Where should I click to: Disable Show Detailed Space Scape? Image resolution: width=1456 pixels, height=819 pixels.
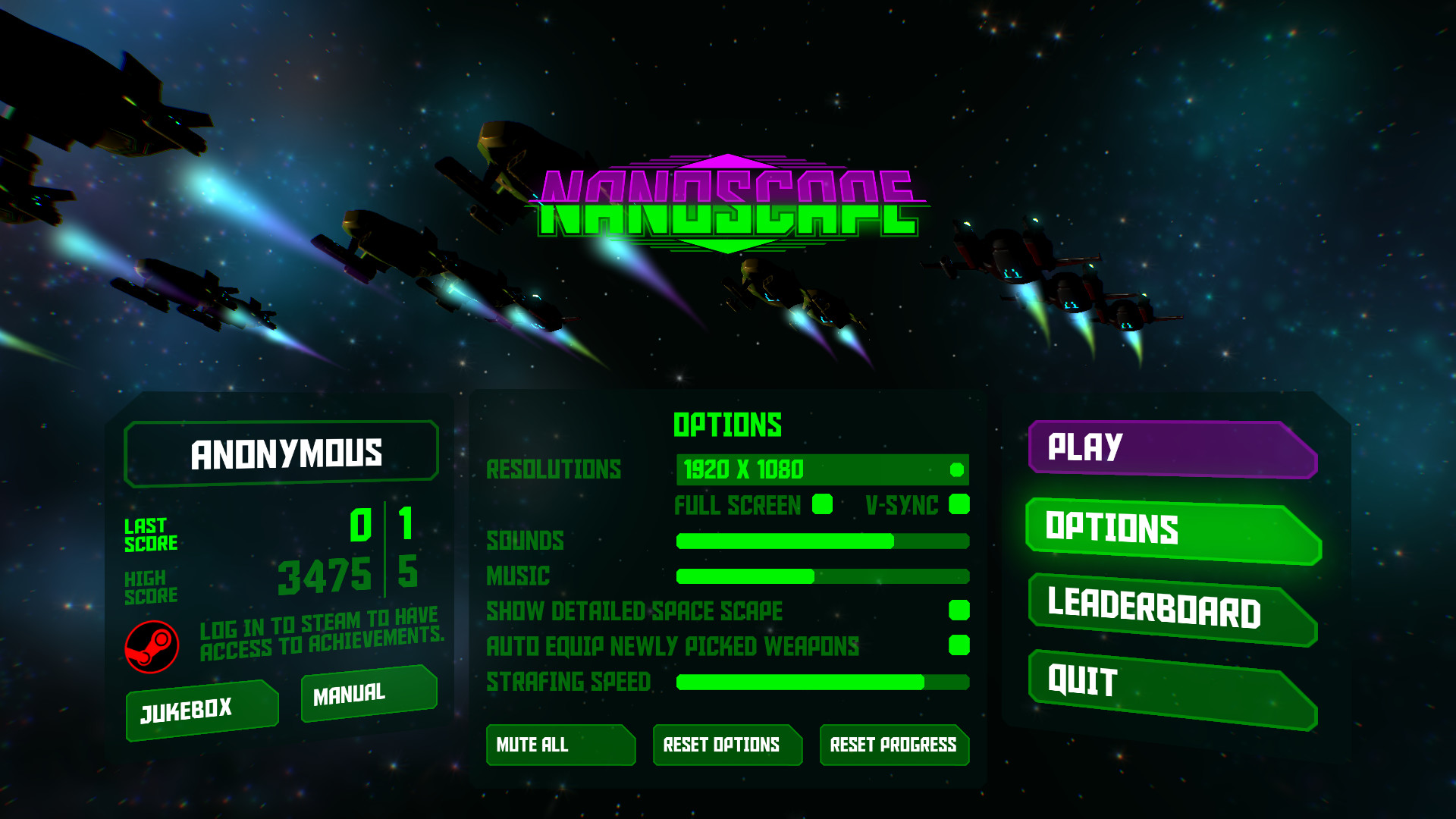(x=959, y=610)
